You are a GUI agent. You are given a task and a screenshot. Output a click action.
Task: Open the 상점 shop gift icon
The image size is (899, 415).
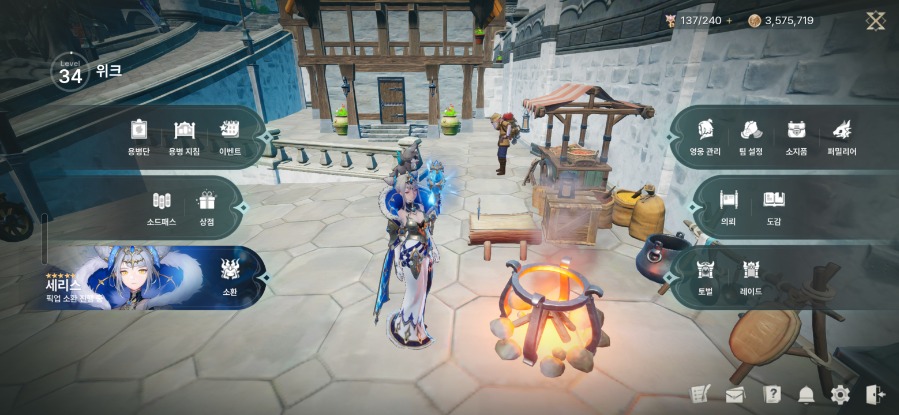[x=207, y=205]
